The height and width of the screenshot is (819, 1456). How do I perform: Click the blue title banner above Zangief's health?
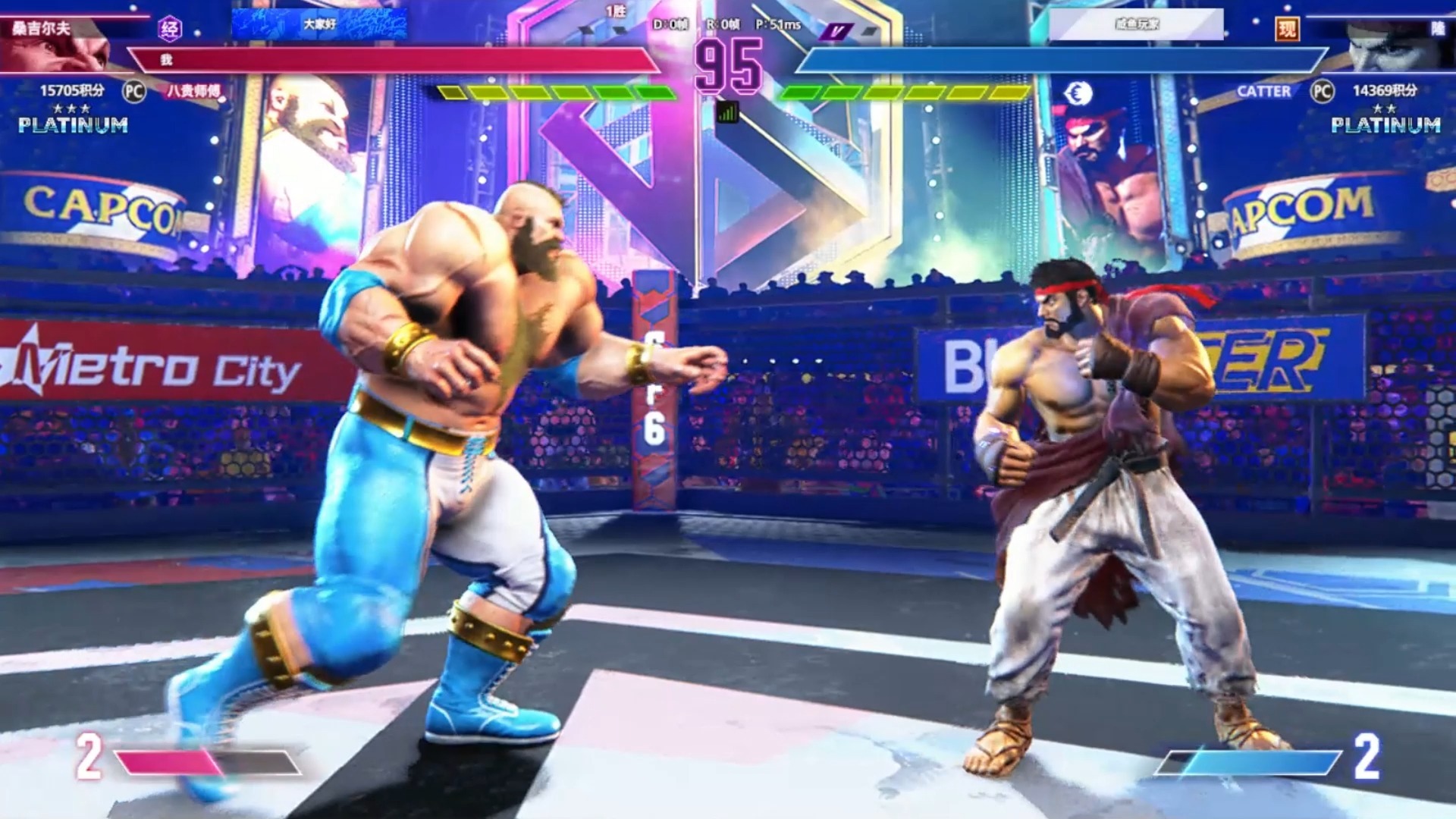point(319,24)
